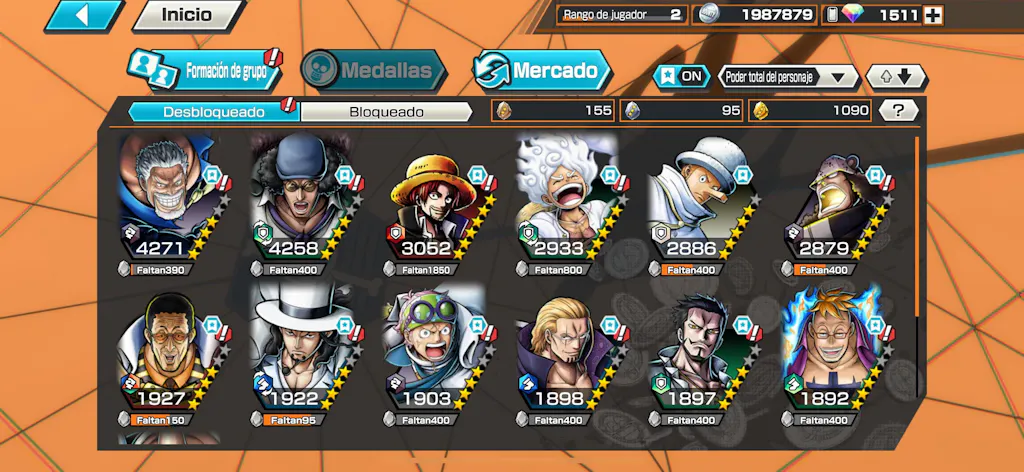Open Formación de grupo
Viewport: 1024px width, 472px height.
[204, 70]
